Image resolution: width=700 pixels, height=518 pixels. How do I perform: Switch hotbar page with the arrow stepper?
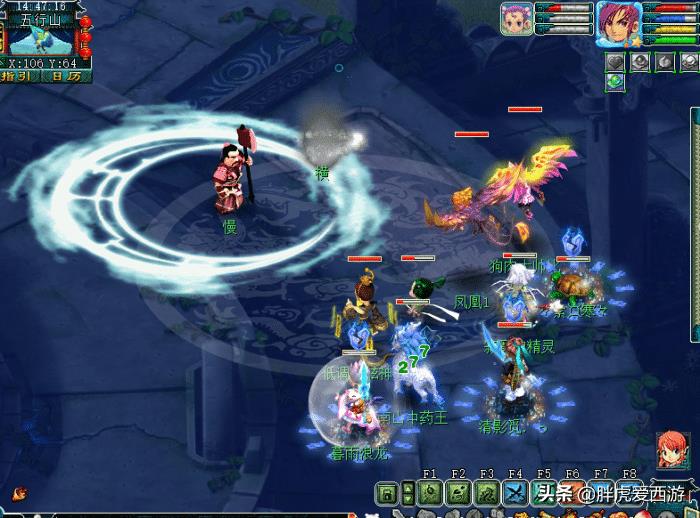coord(406,492)
